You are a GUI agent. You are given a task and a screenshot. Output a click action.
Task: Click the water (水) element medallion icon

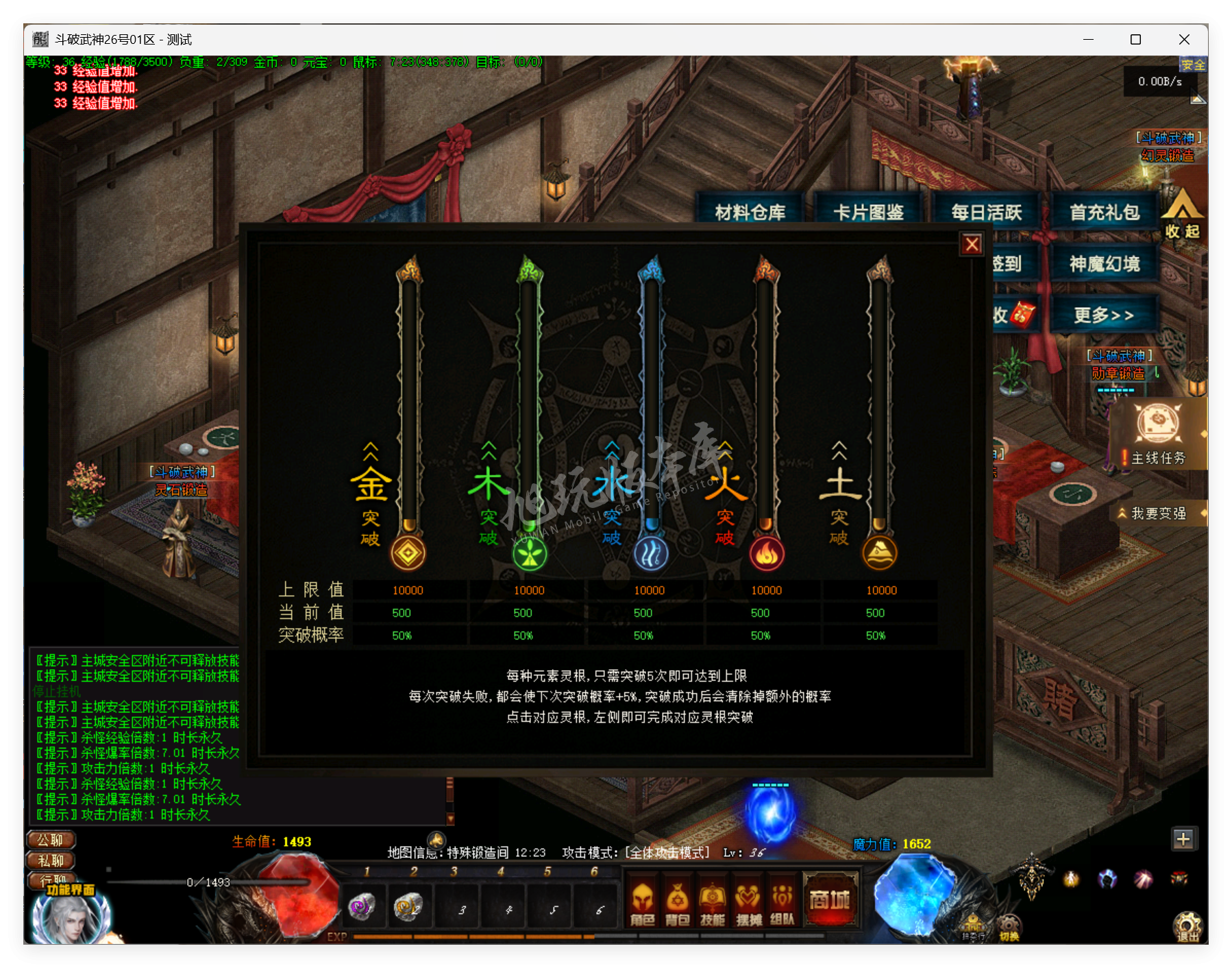tap(650, 553)
